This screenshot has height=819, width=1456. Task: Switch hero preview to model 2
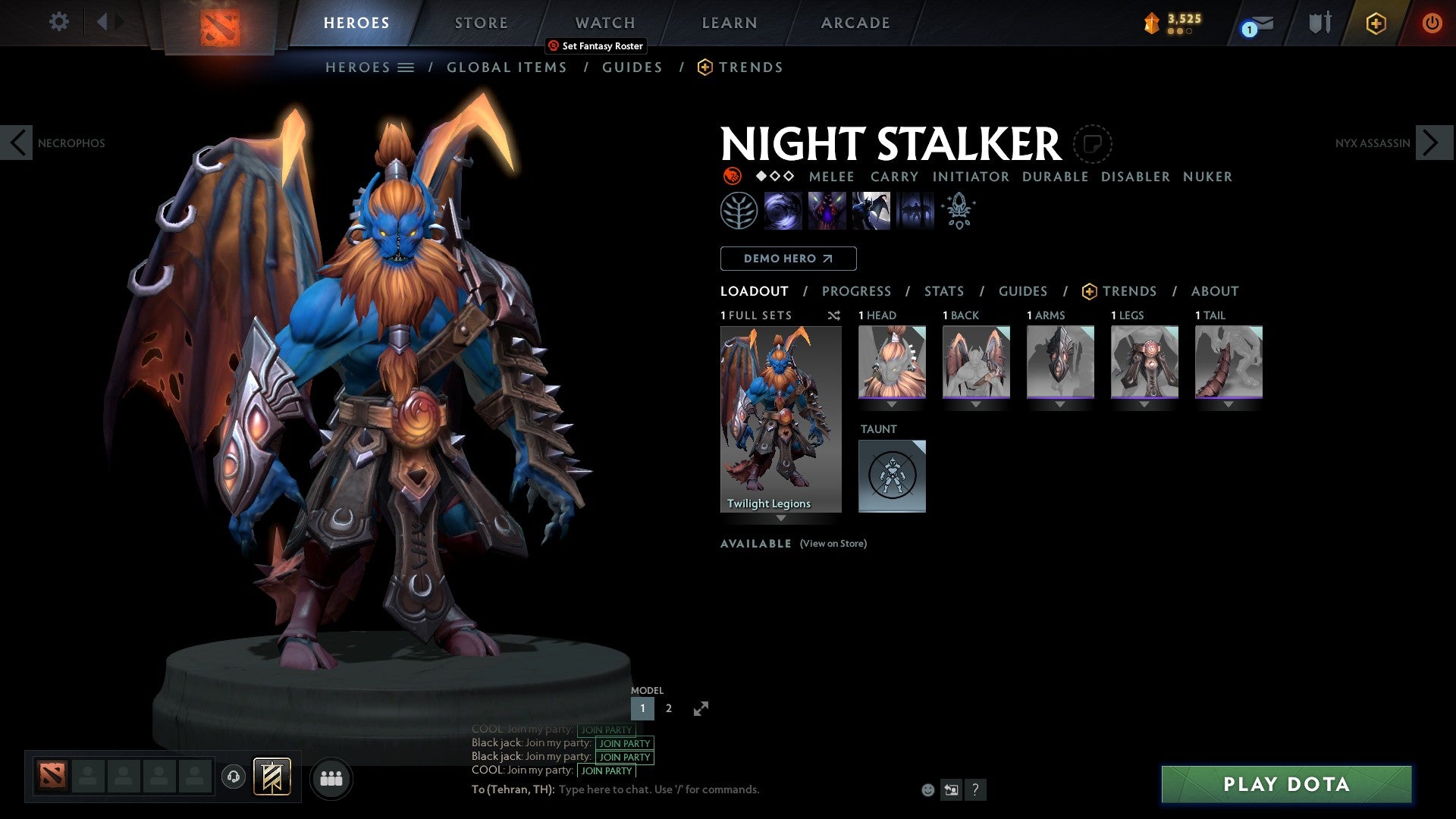coord(668,708)
